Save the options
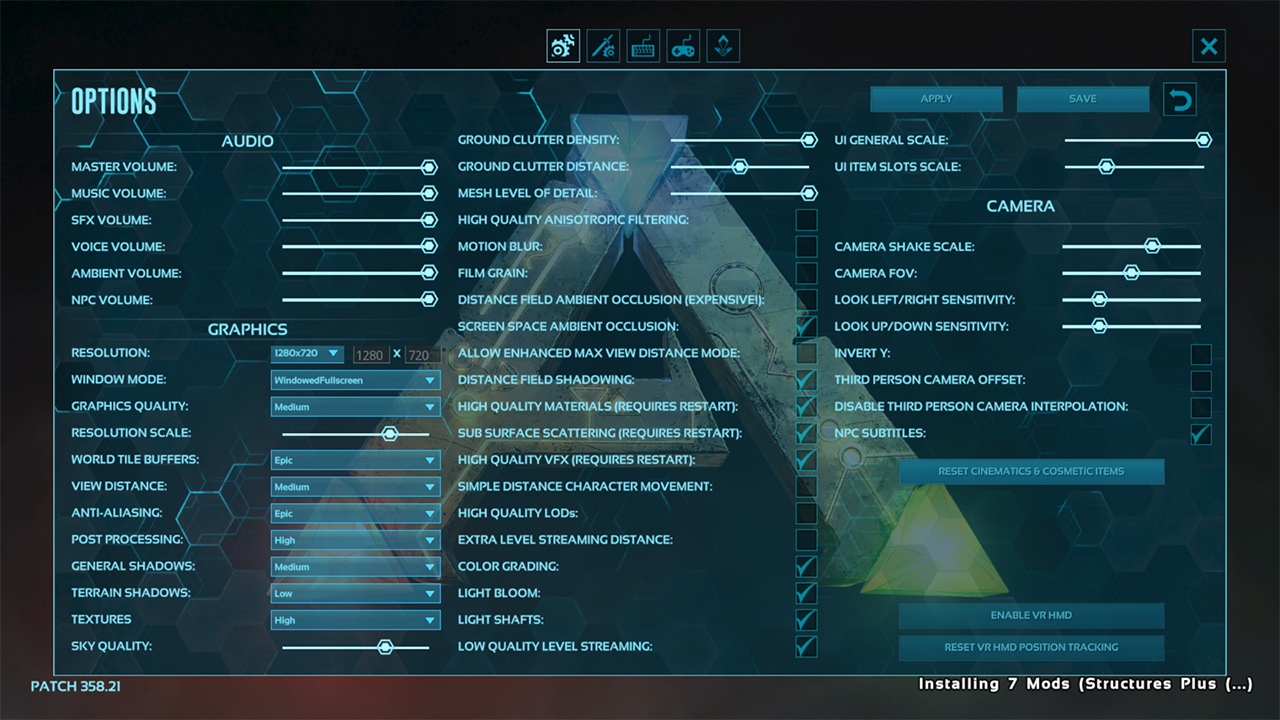 tap(1082, 99)
